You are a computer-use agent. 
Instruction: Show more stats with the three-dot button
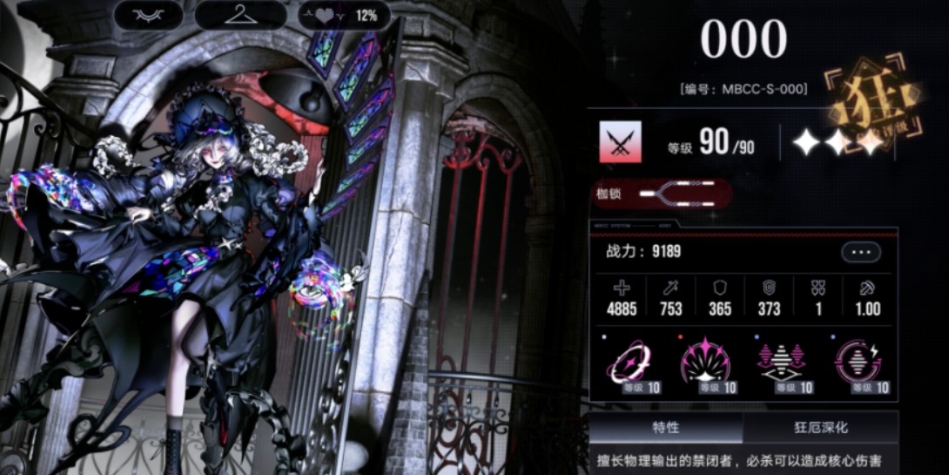[x=860, y=252]
